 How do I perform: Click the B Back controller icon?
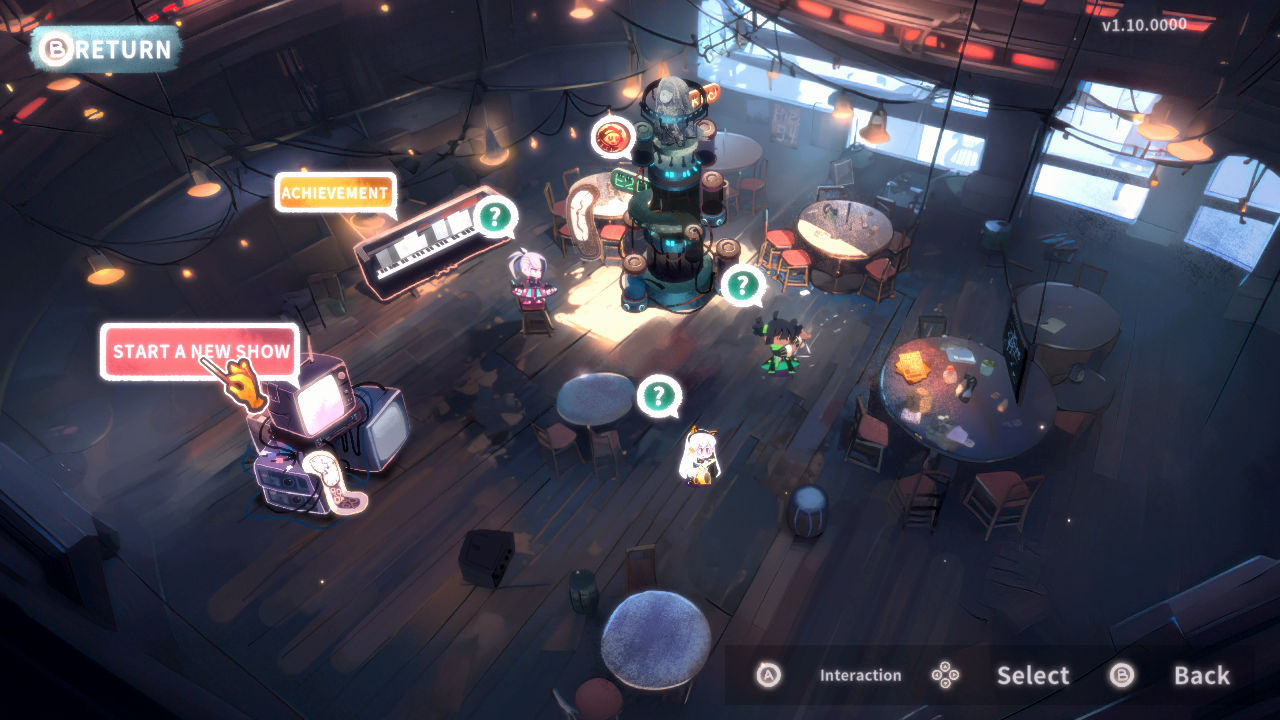pos(1121,675)
